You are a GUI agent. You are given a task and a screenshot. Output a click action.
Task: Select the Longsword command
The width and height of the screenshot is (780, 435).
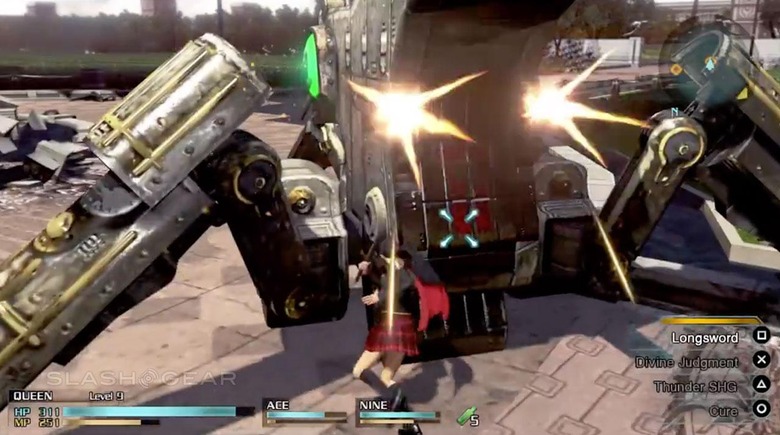tap(705, 338)
